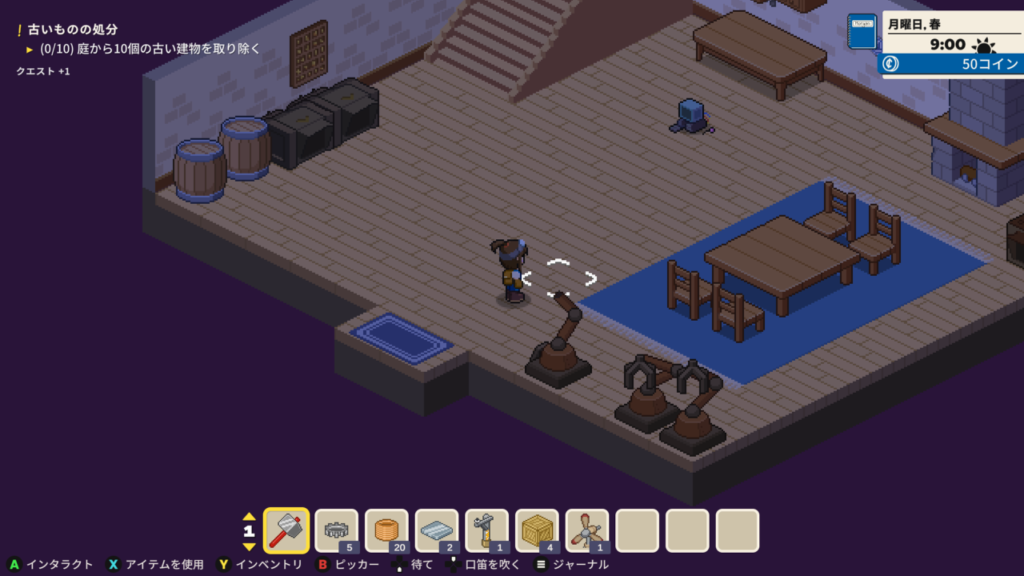Select the copper coil stack of 20
1024x576 pixels.
click(387, 530)
